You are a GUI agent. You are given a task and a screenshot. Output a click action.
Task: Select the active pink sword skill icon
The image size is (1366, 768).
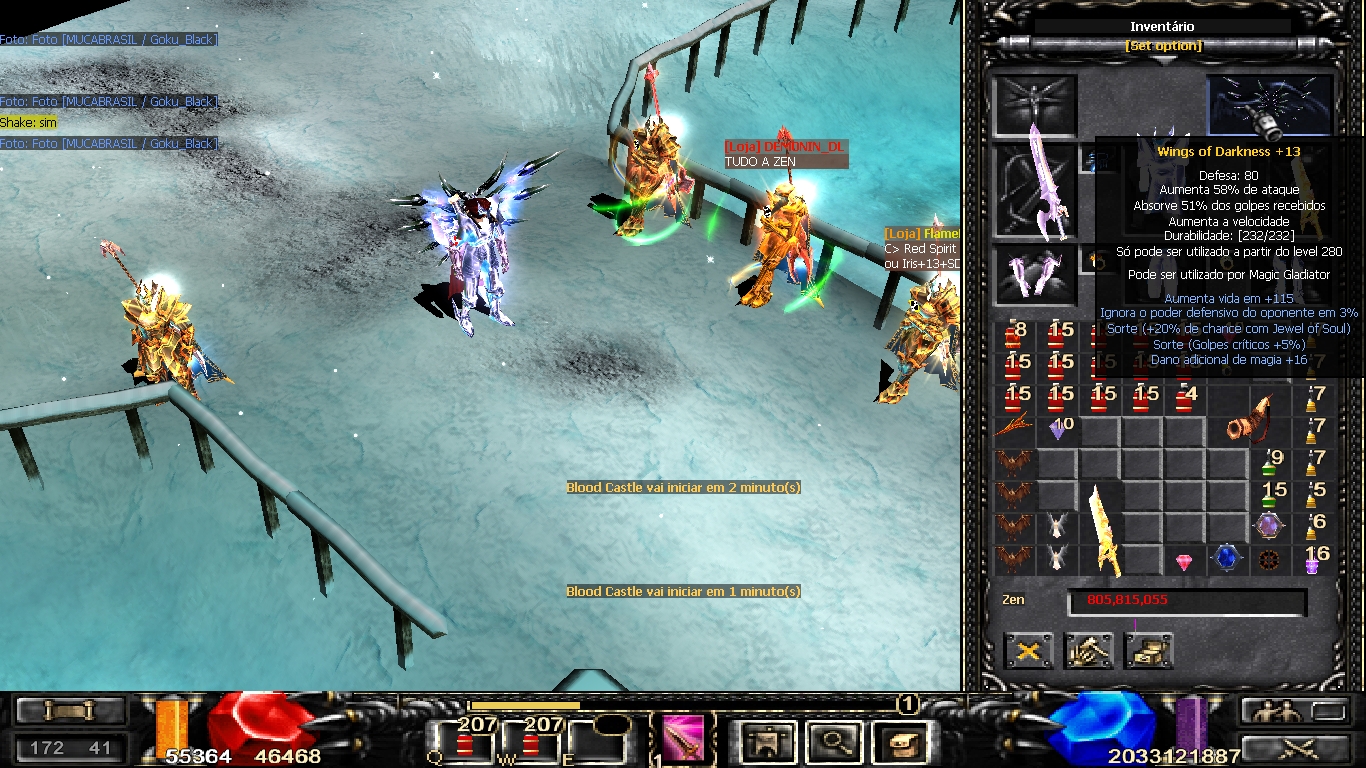pos(683,739)
